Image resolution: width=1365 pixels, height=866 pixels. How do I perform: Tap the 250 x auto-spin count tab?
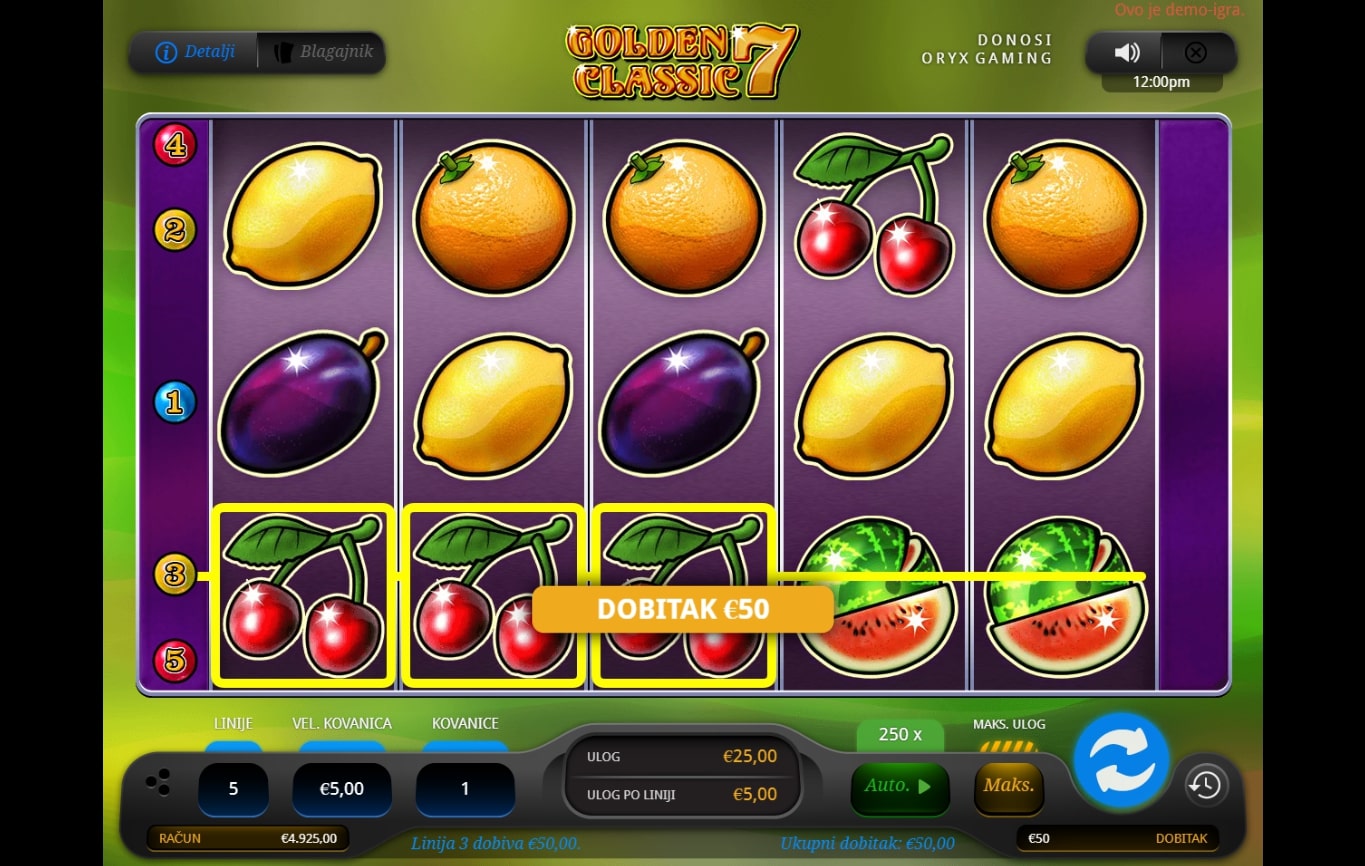(x=900, y=734)
